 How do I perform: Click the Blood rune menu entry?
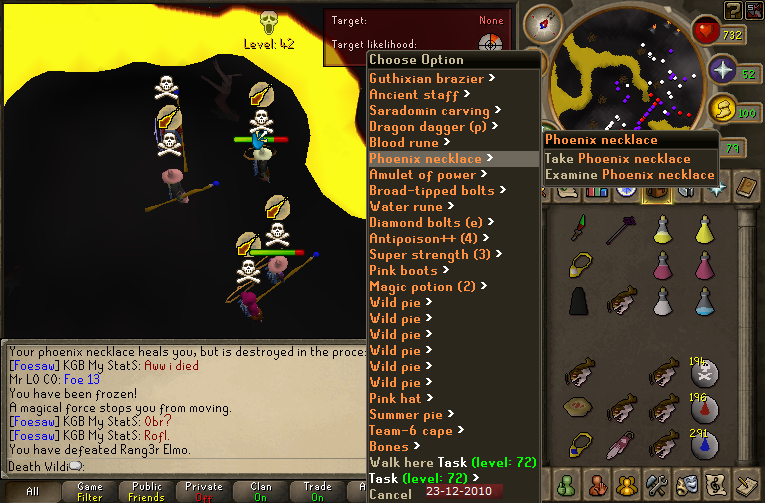coord(402,143)
